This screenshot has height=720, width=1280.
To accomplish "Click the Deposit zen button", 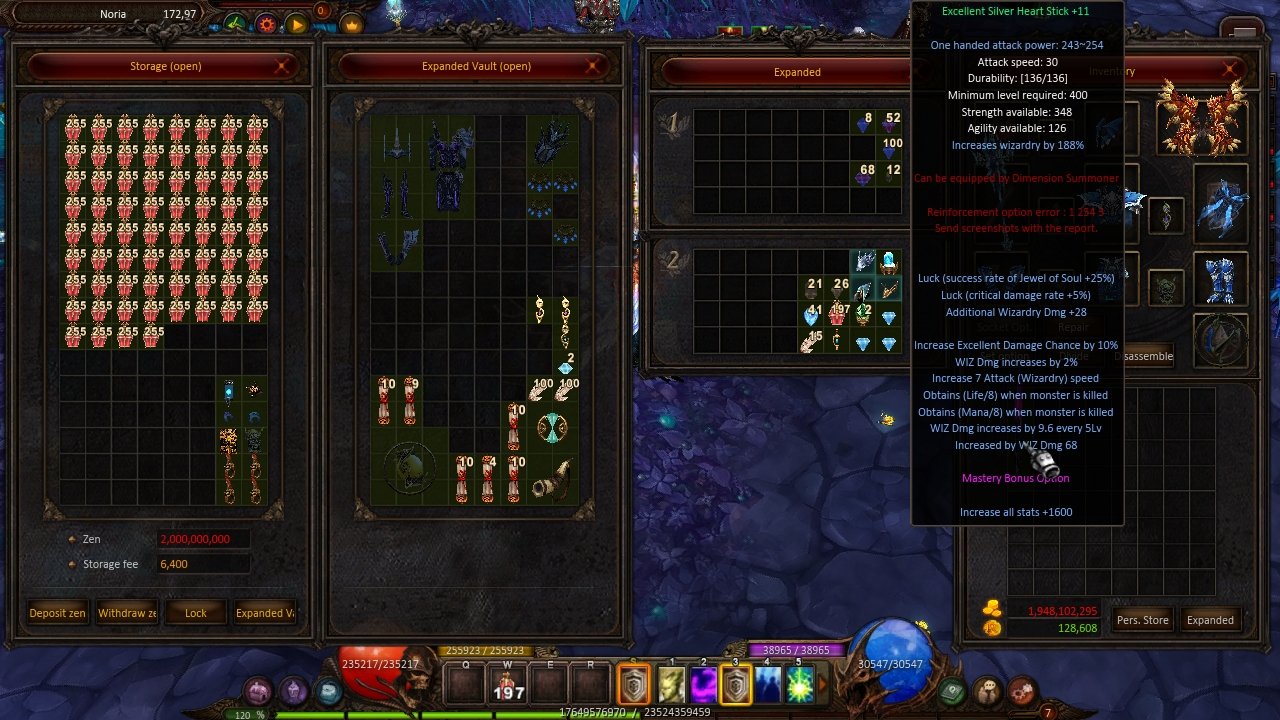I will point(57,613).
